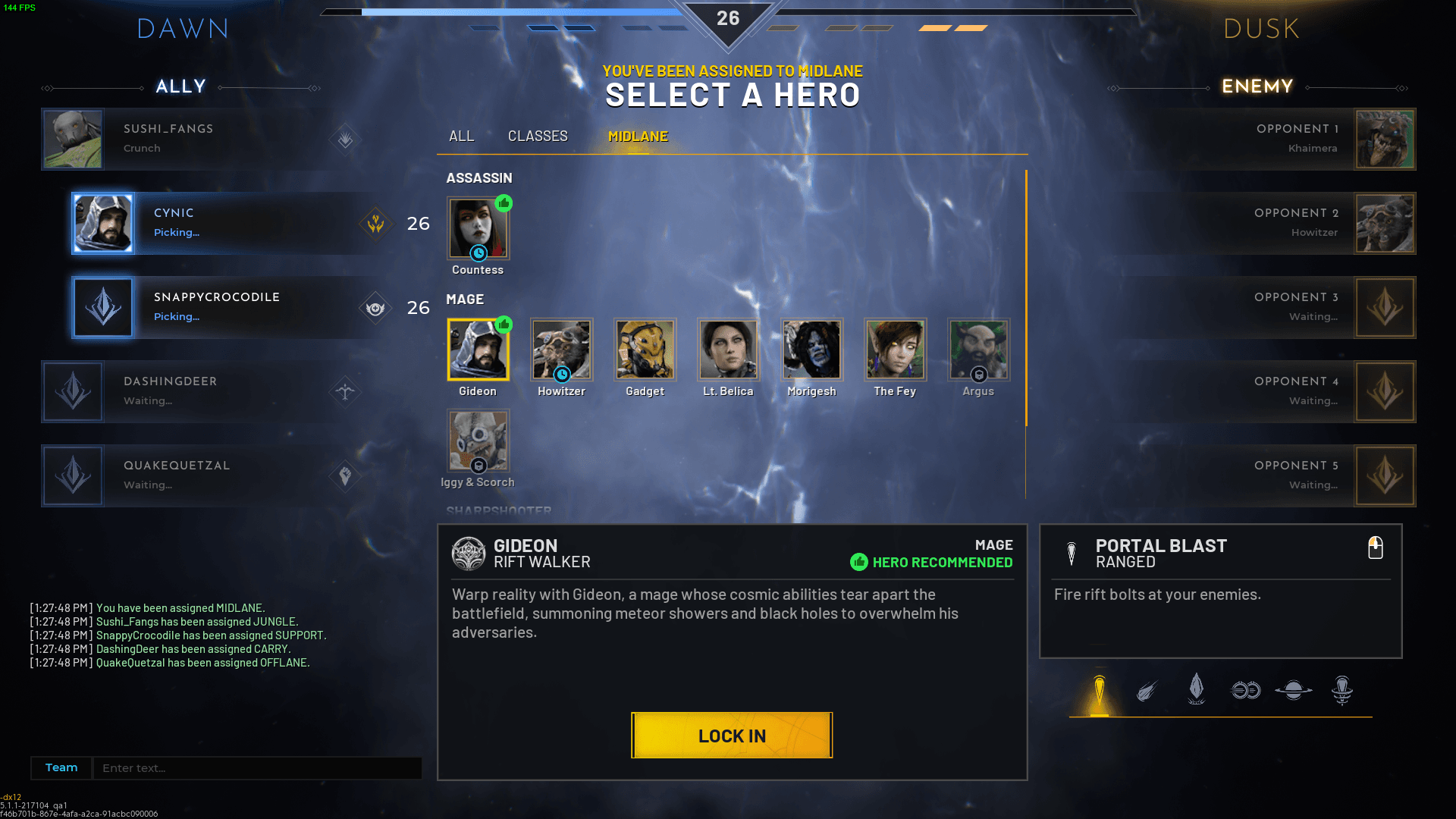The image size is (1456, 819).
Task: Select the MIDLANE tab
Action: point(638,136)
